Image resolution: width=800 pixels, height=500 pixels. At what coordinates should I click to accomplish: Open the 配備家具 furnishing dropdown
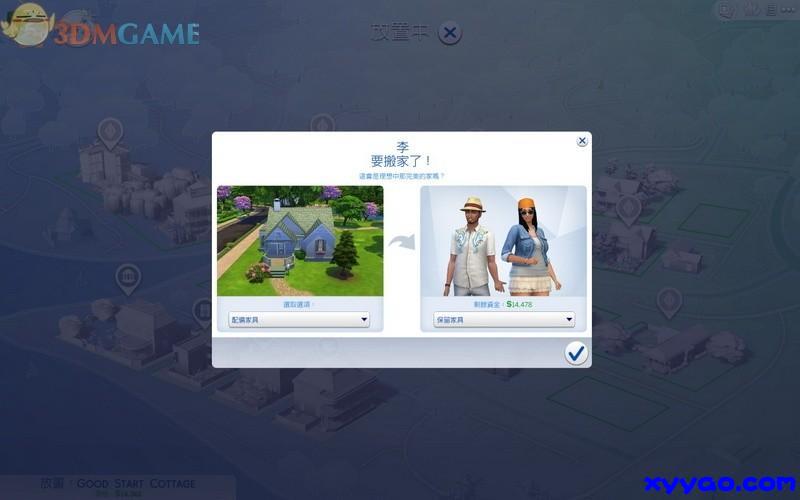point(299,320)
